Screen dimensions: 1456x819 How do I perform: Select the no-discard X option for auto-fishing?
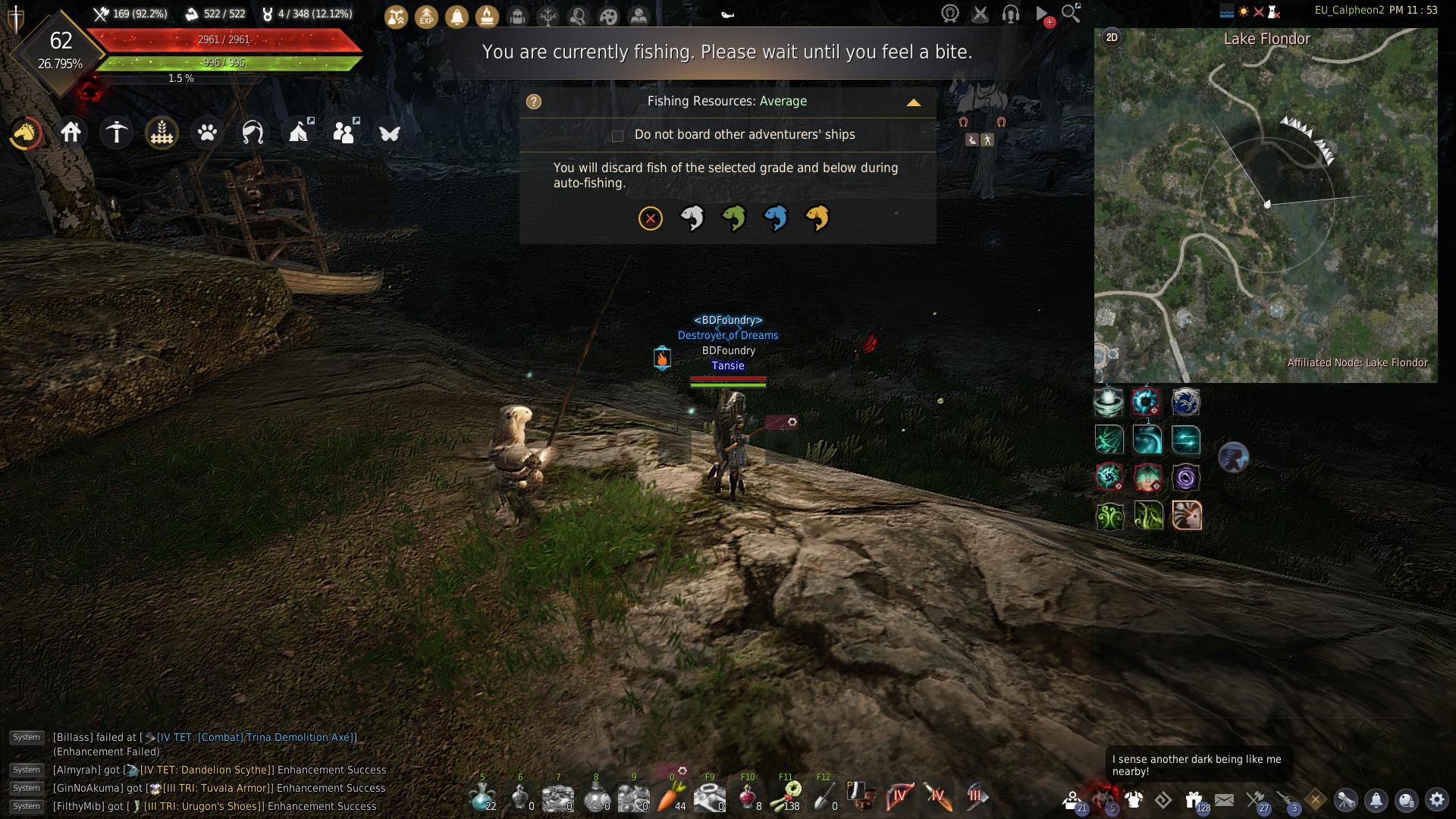[650, 218]
